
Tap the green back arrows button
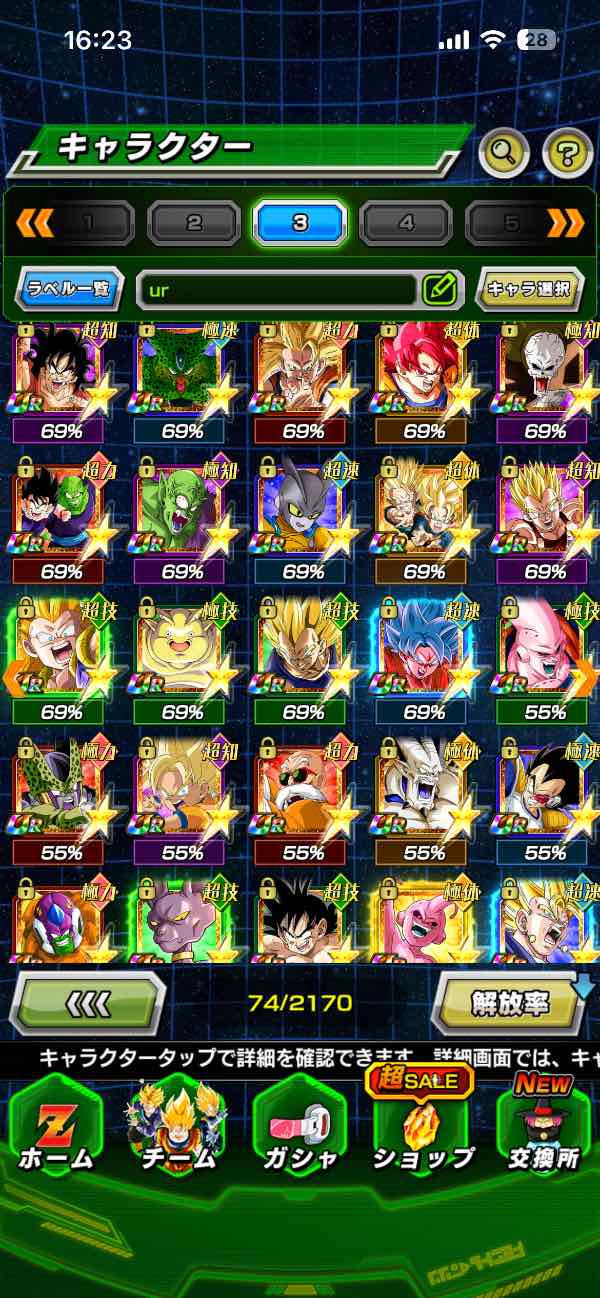87,1002
